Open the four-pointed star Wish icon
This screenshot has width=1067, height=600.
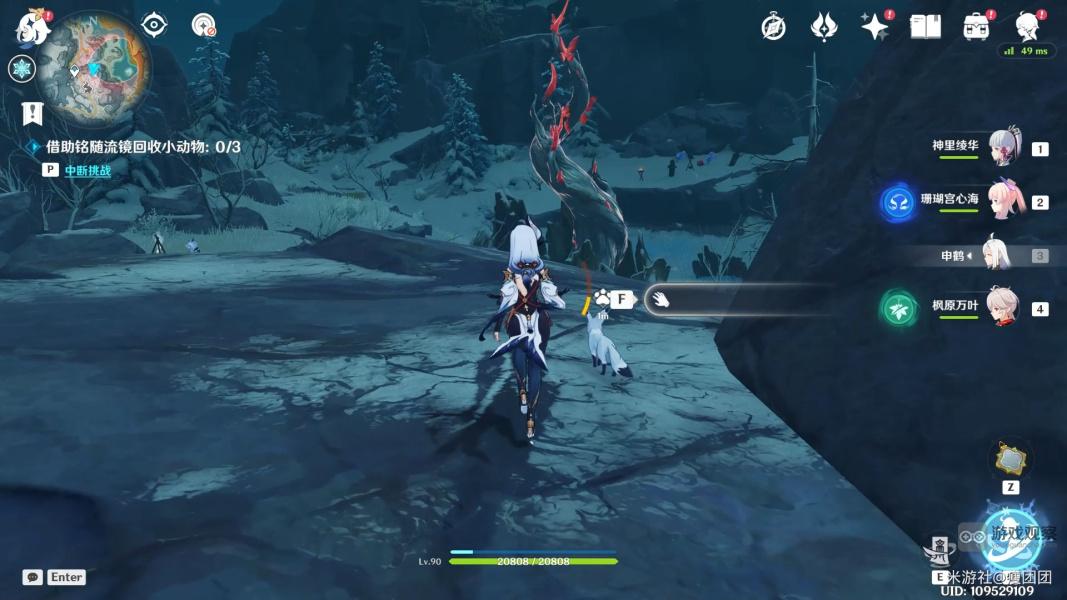(875, 27)
